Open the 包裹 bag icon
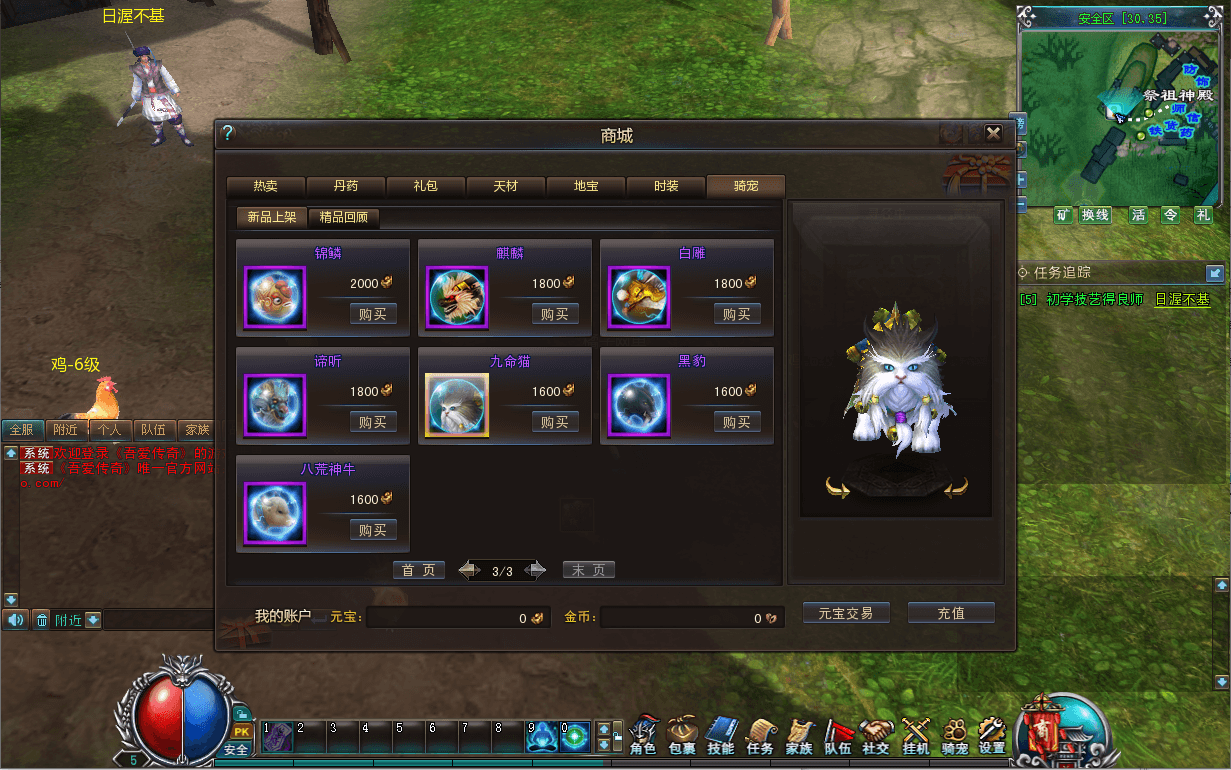Viewport: 1231px width, 770px height. click(x=682, y=736)
